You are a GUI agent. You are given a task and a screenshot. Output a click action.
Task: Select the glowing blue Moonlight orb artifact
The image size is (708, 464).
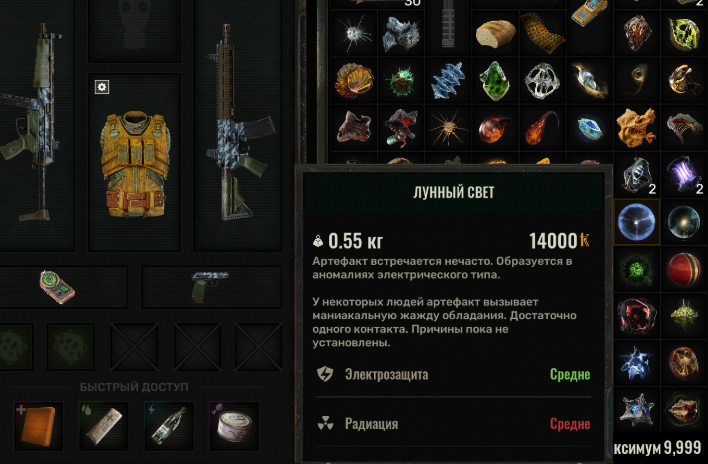[636, 221]
